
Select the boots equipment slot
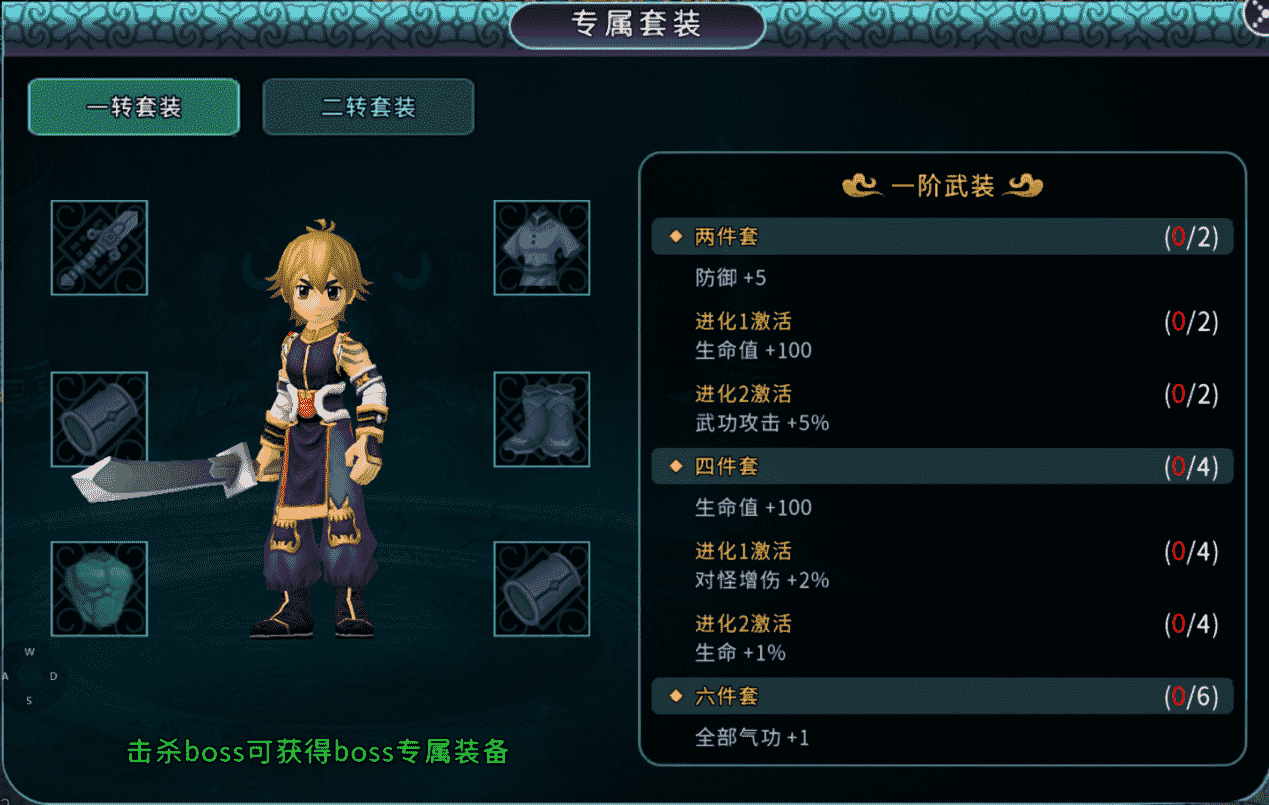pyautogui.click(x=541, y=420)
